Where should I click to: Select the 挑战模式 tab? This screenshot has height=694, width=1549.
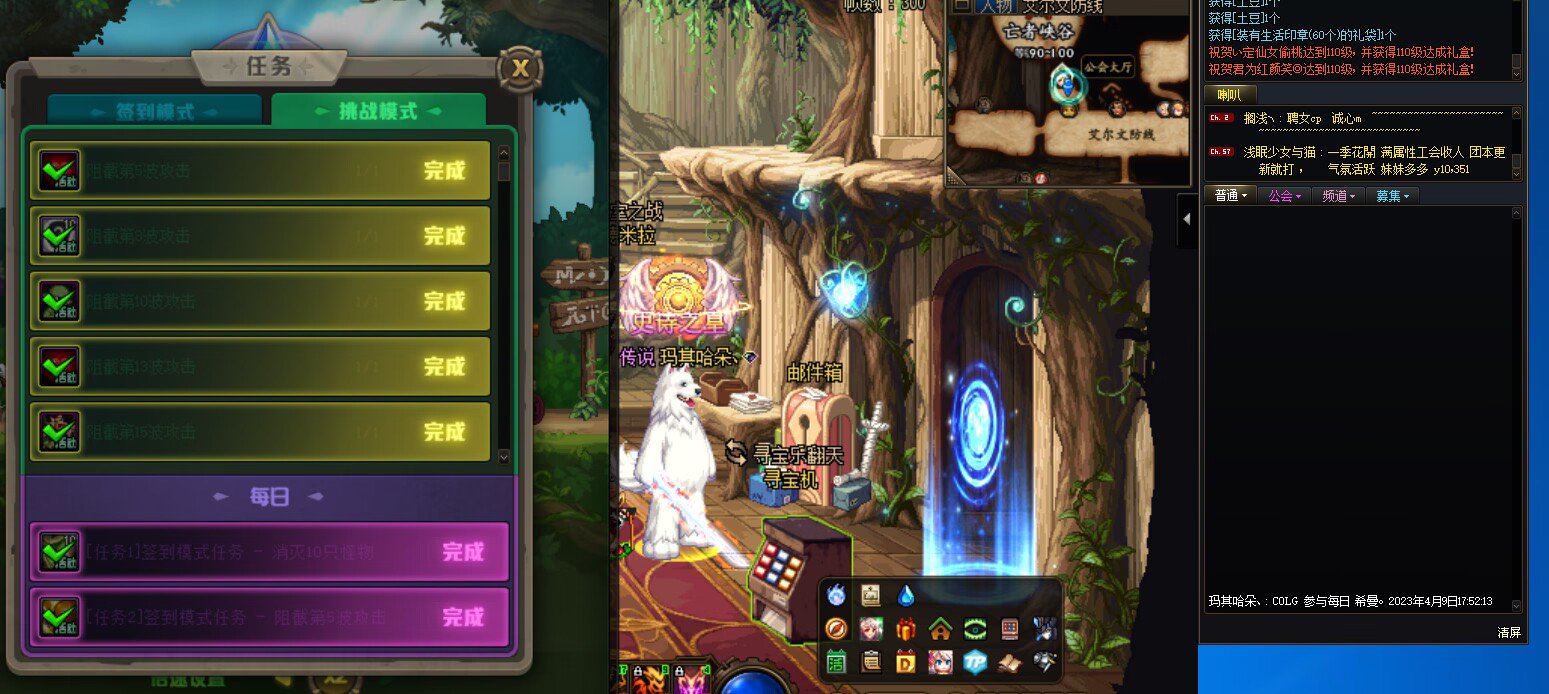click(x=379, y=111)
